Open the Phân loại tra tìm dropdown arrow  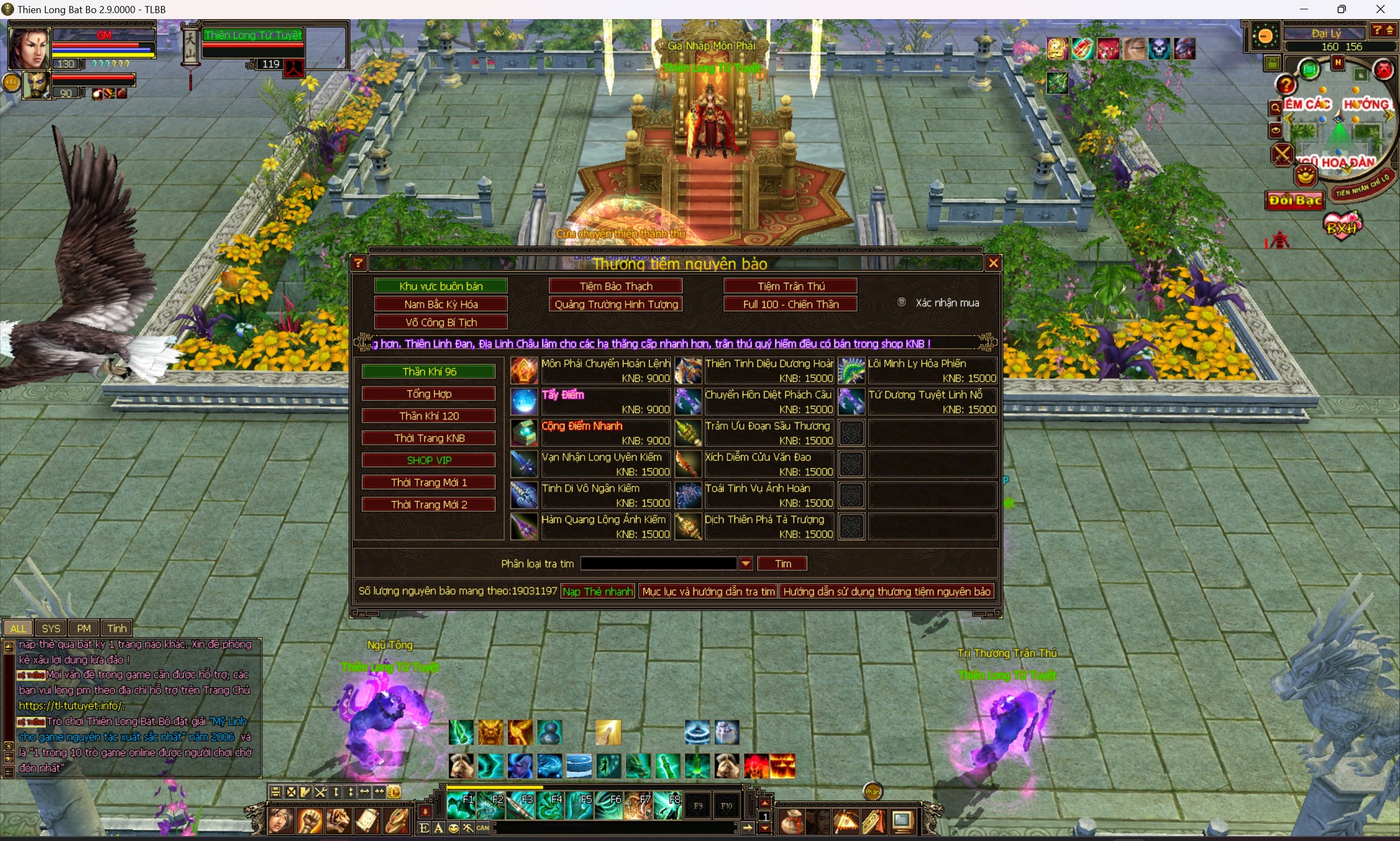(746, 563)
